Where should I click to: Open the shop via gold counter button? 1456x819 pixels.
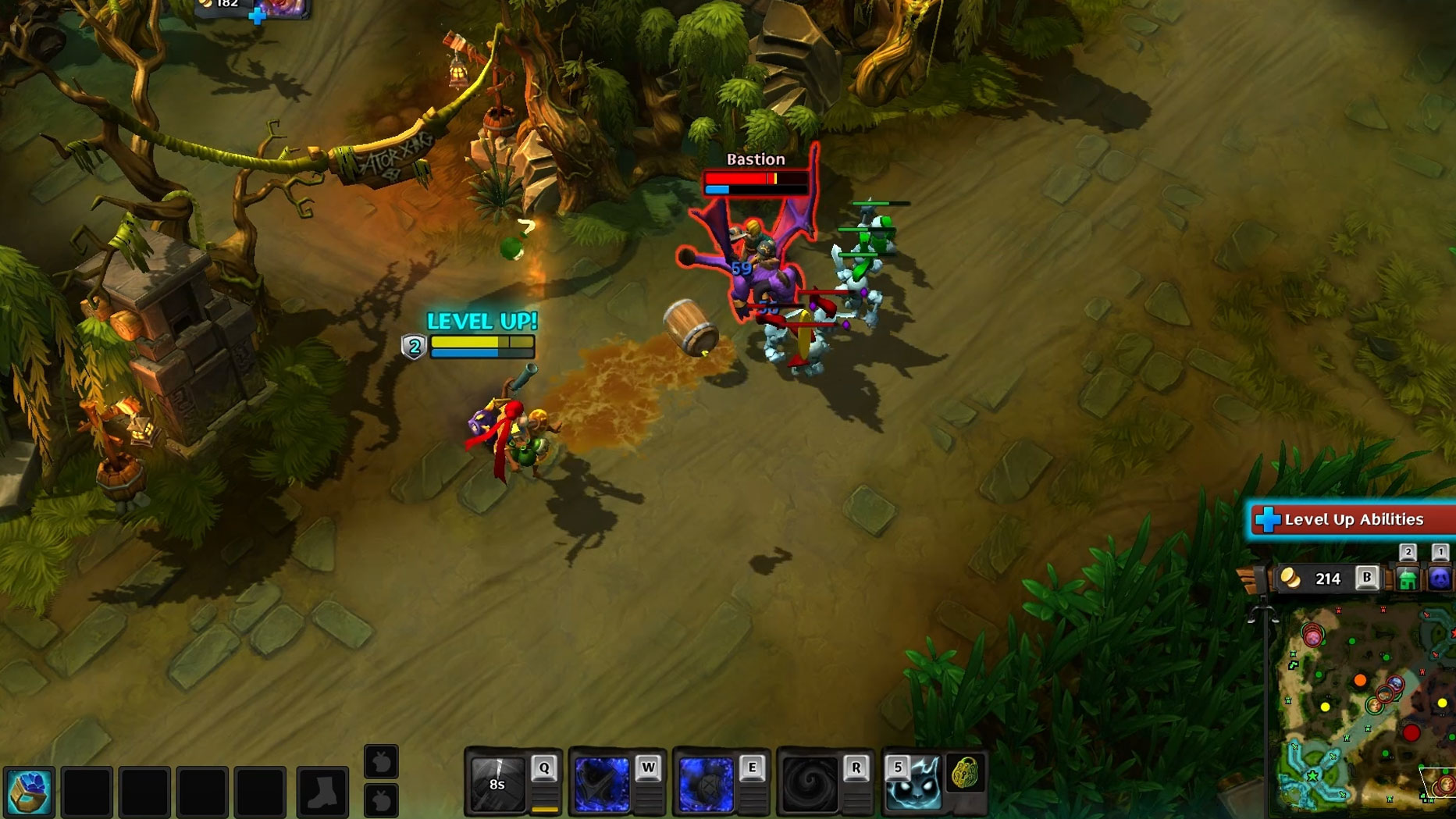(1326, 579)
